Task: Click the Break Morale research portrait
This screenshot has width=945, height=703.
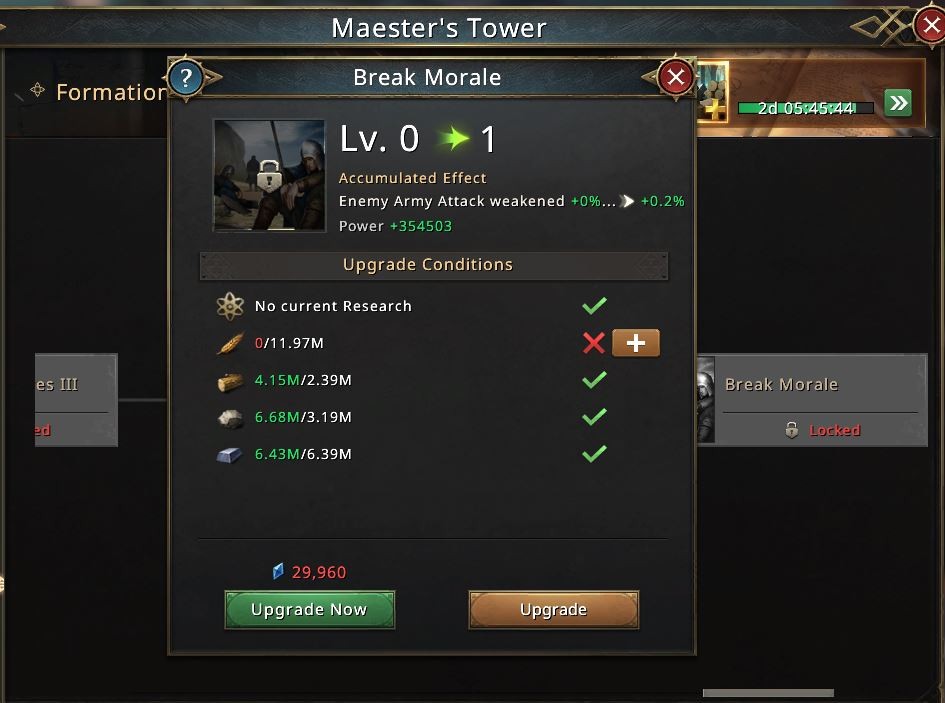Action: point(269,176)
